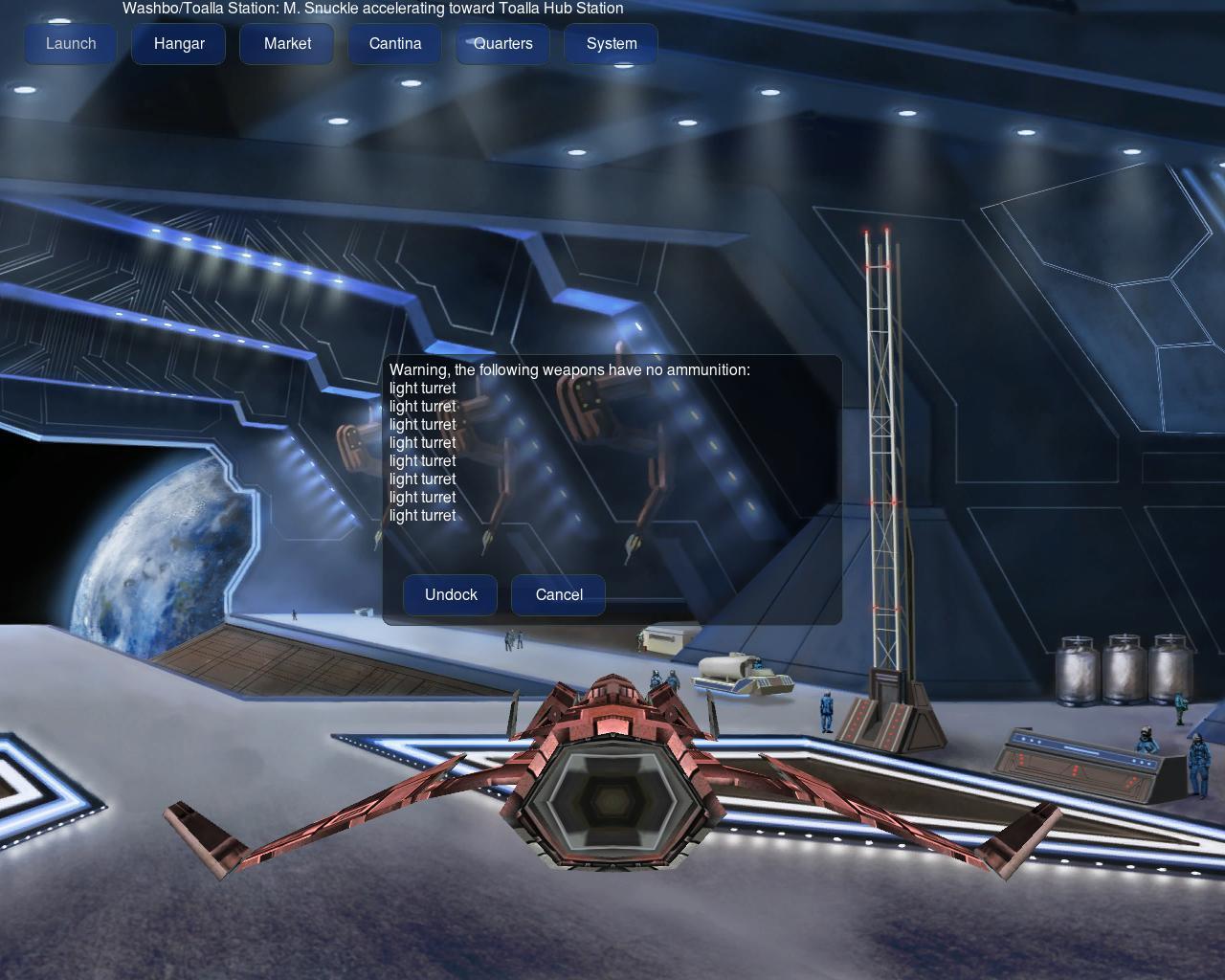
Task: Visit the Cantina
Action: (395, 44)
